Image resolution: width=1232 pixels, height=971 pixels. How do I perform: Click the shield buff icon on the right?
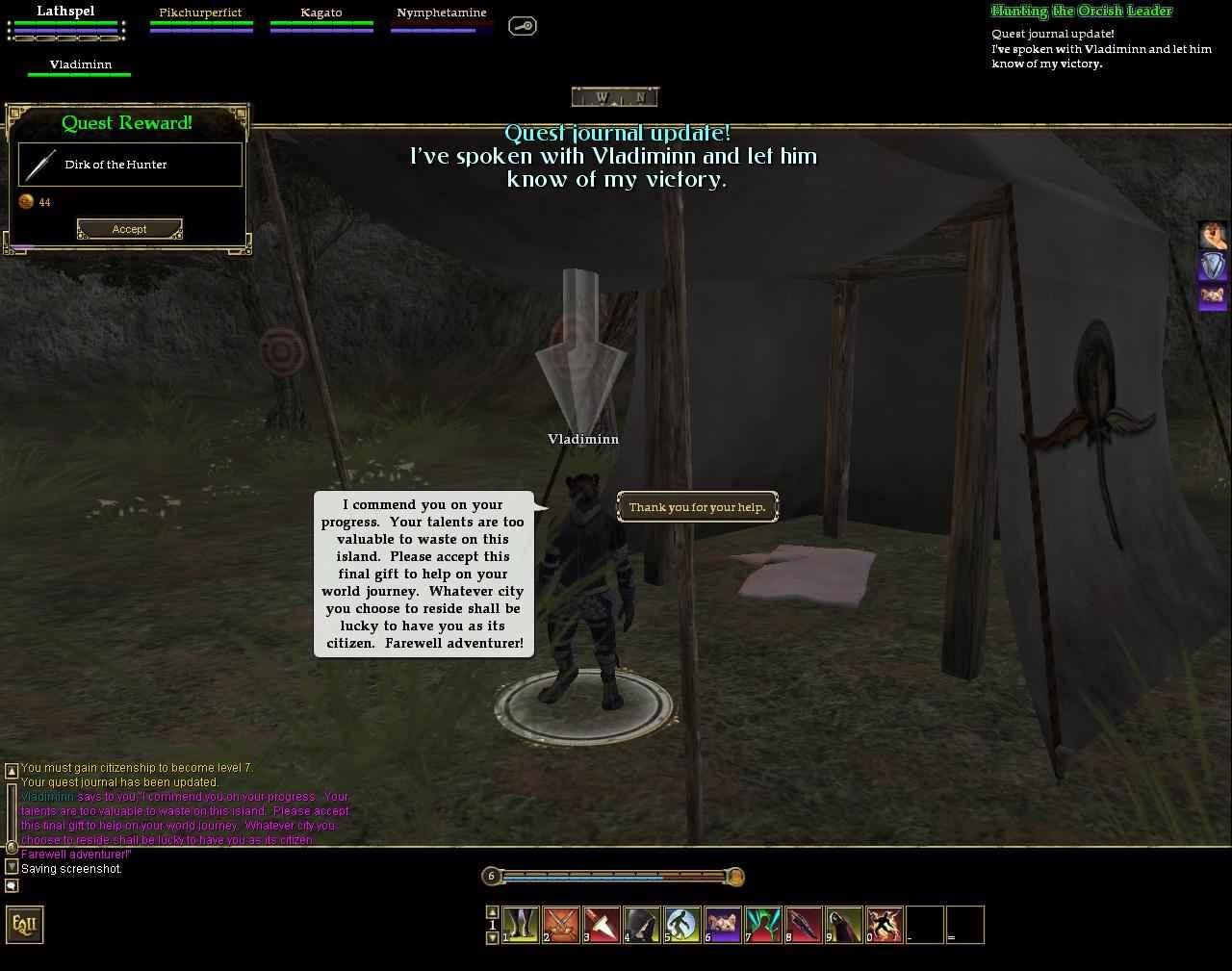[1212, 266]
